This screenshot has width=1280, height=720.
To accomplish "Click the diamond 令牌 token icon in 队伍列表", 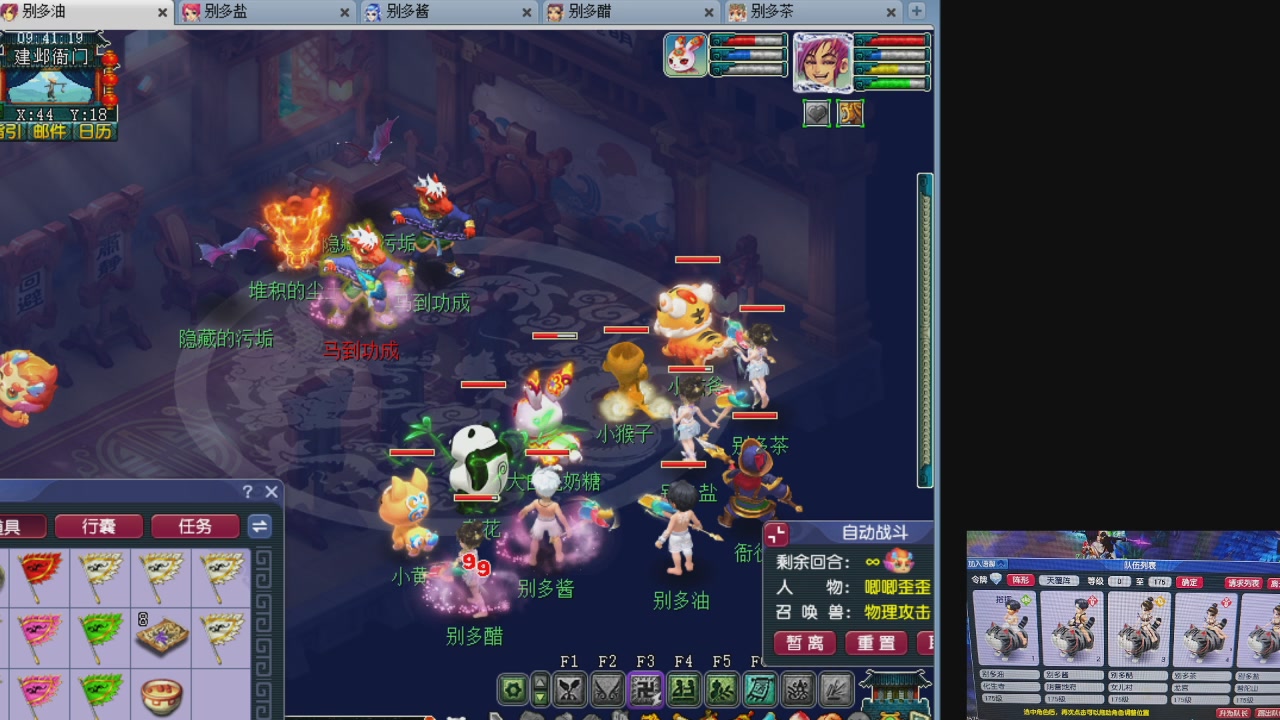I will [996, 580].
